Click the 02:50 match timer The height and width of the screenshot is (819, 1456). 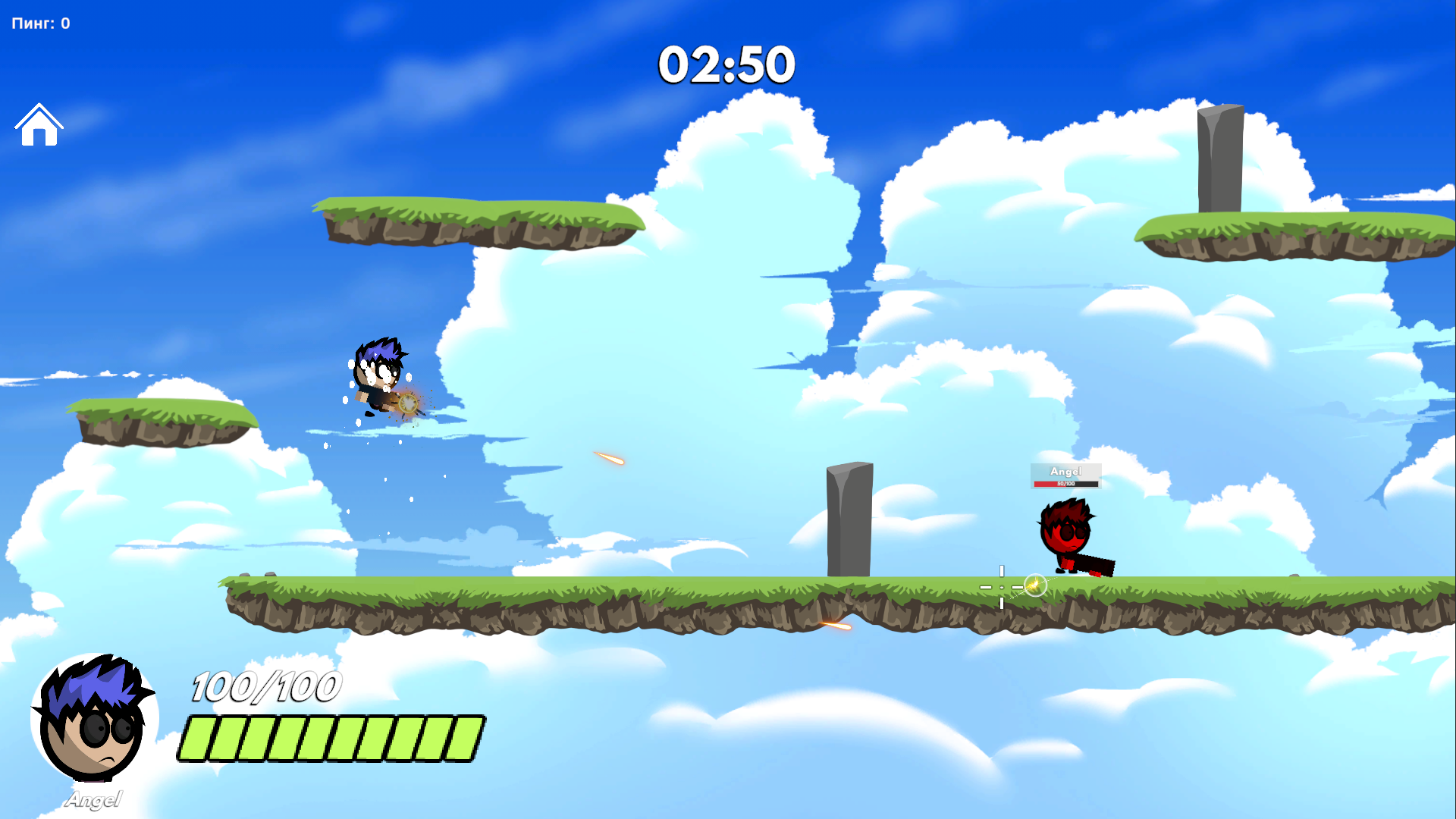click(x=726, y=65)
